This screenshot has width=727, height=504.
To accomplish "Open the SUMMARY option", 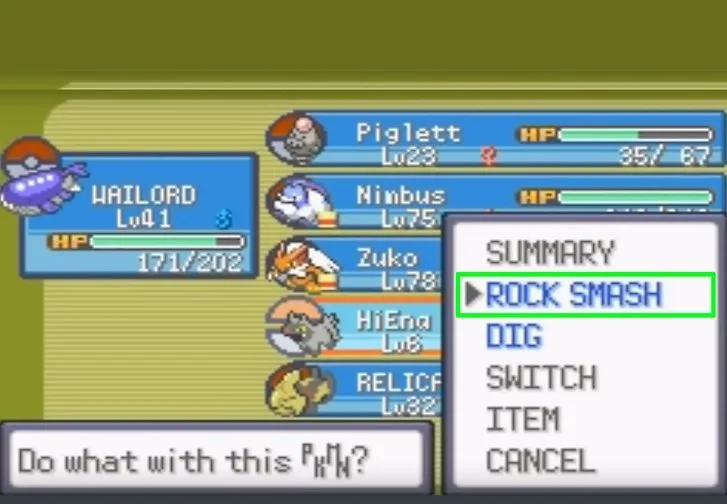I will pyautogui.click(x=549, y=252).
